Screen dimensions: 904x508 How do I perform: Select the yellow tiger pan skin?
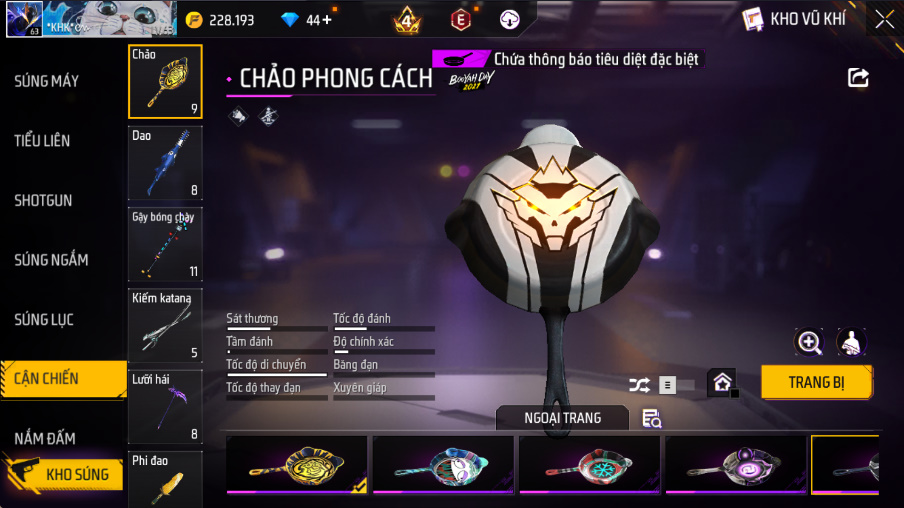click(296, 465)
